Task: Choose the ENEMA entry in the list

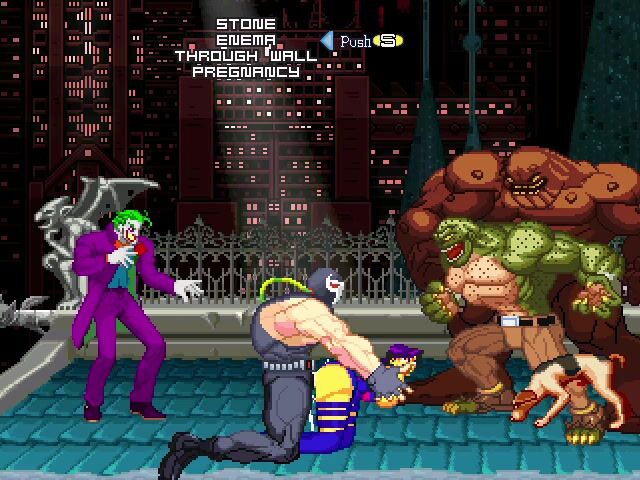Action: [246, 40]
